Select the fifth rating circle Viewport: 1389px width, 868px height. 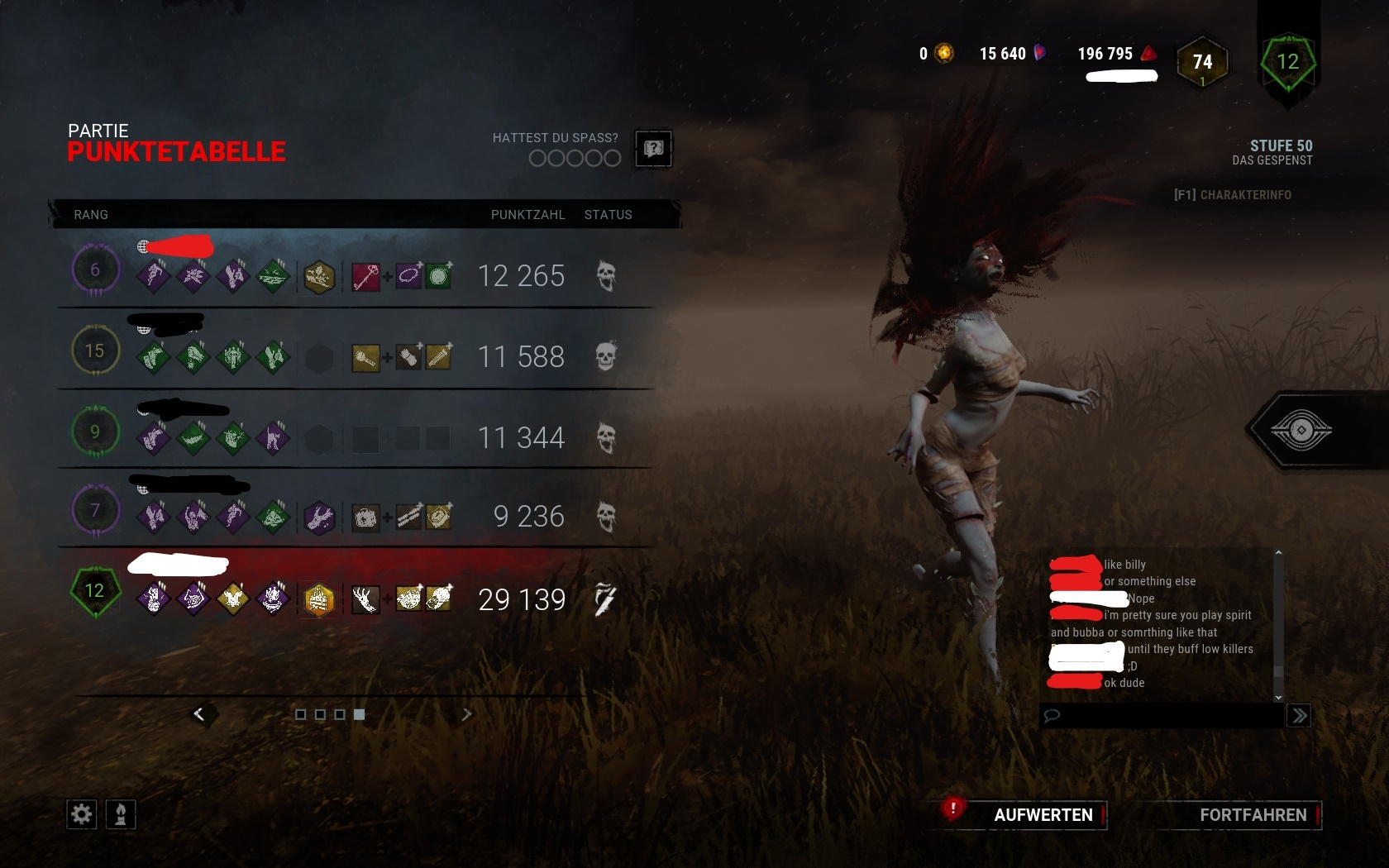[x=613, y=158]
